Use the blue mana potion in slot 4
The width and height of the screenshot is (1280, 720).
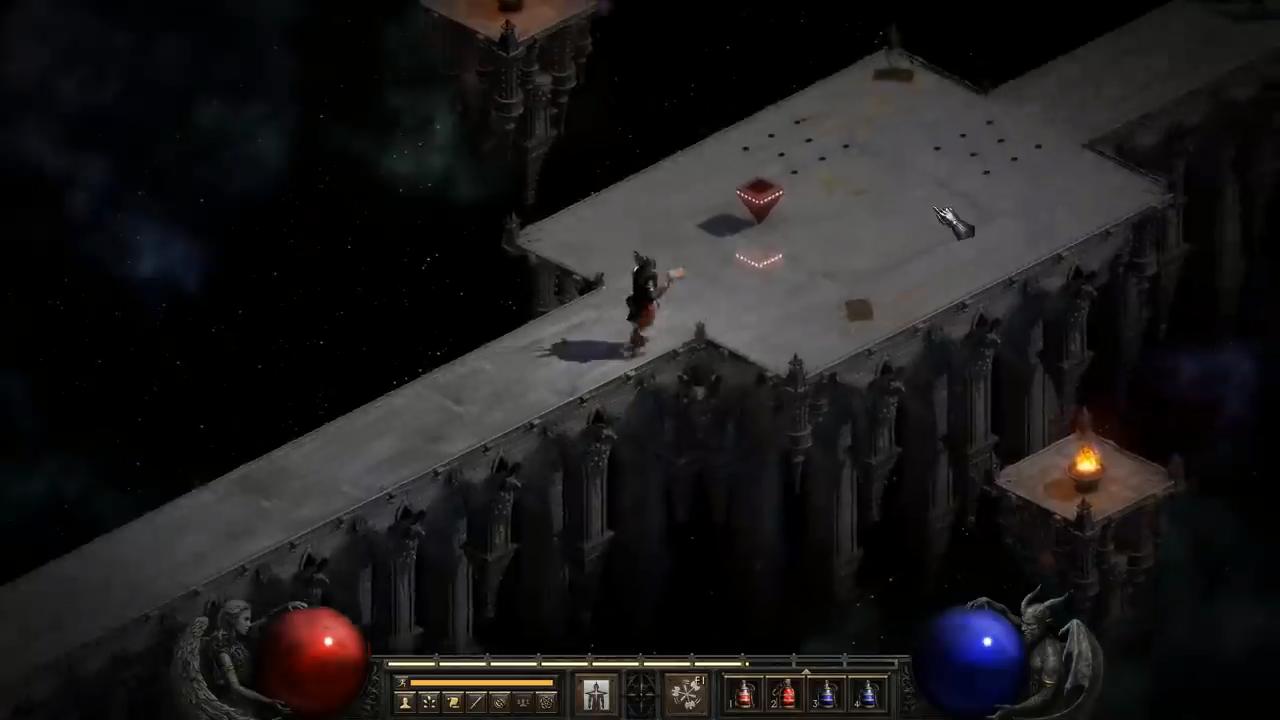coord(869,694)
